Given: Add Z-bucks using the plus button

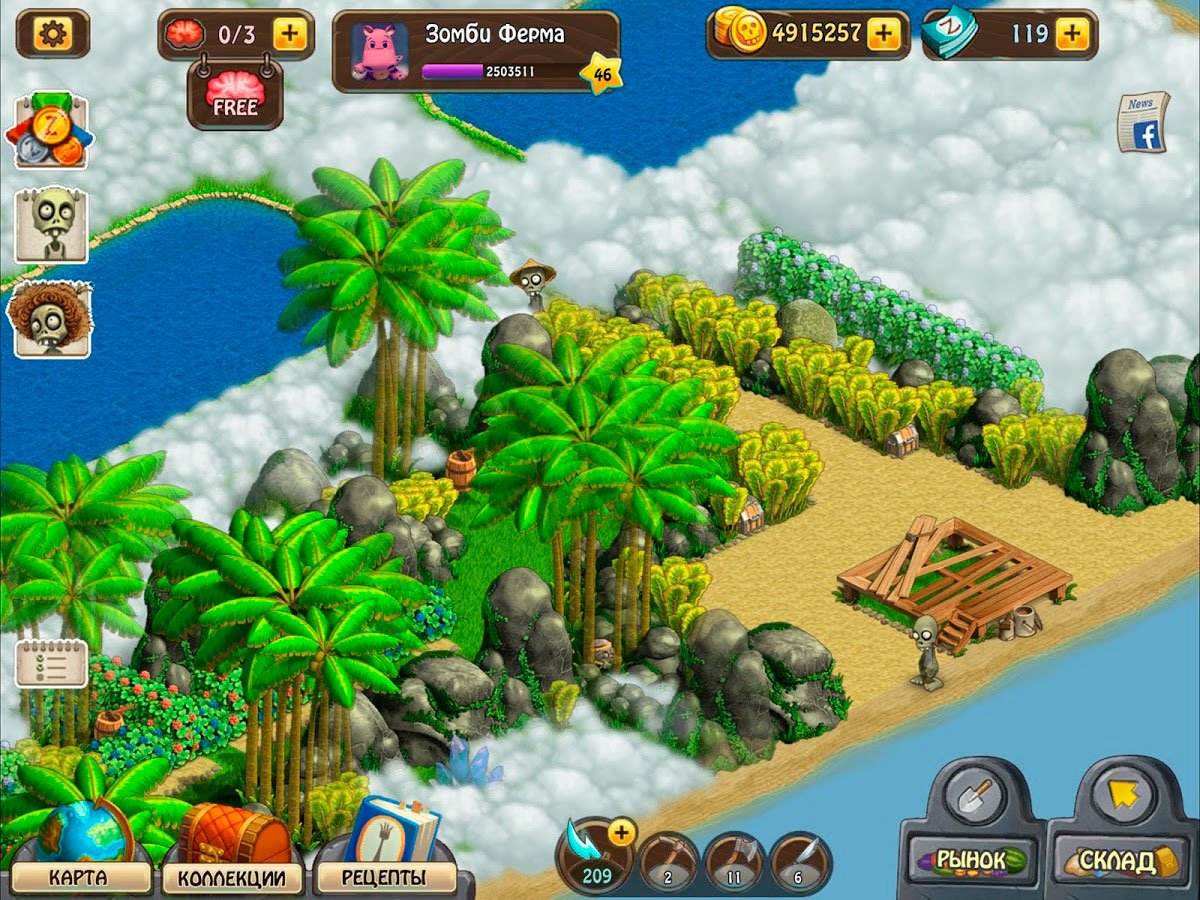Looking at the screenshot, I should tap(1071, 34).
